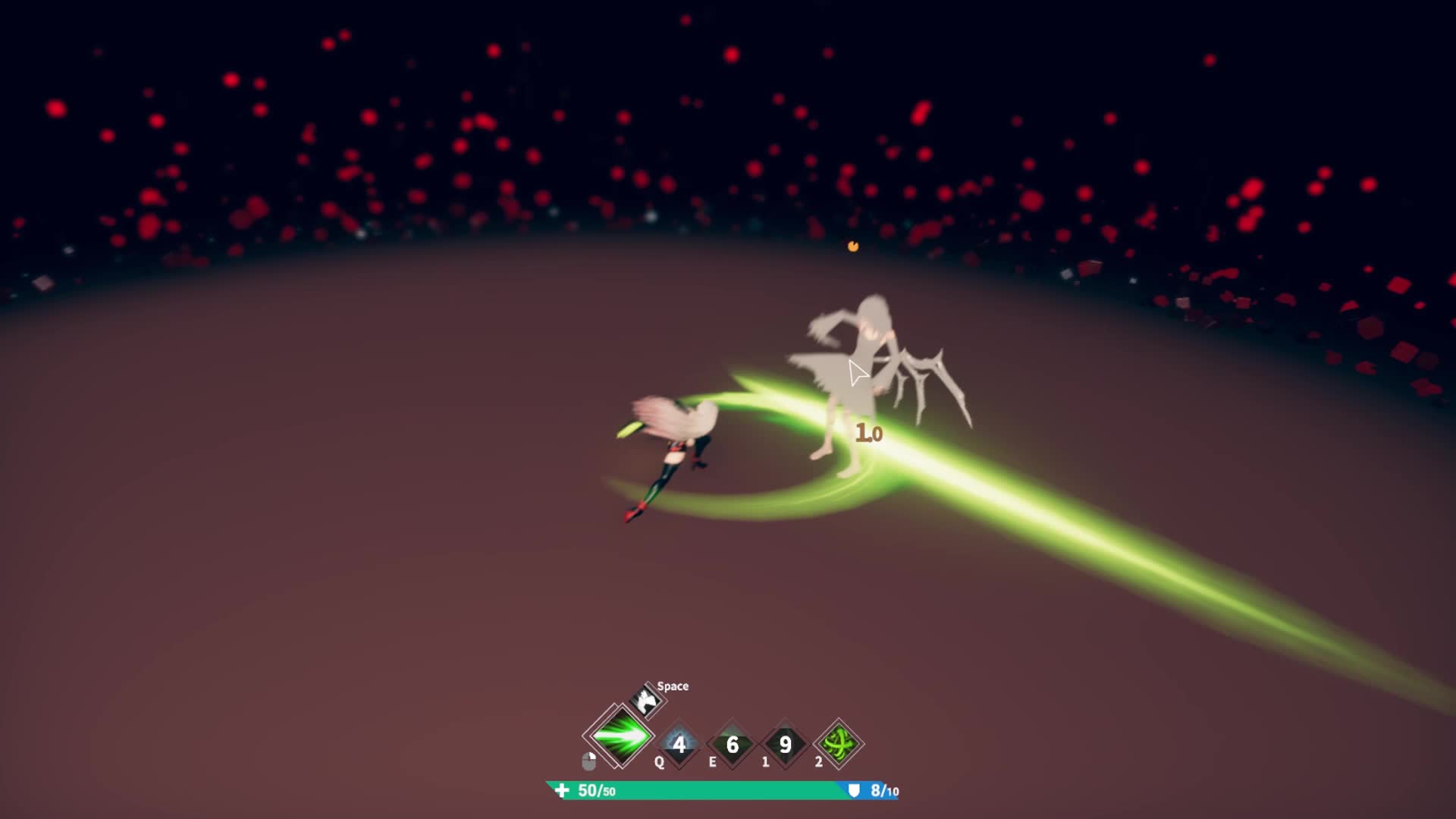Click the shield icon on the blue bar
Viewport: 1456px width, 819px height.
[x=855, y=790]
